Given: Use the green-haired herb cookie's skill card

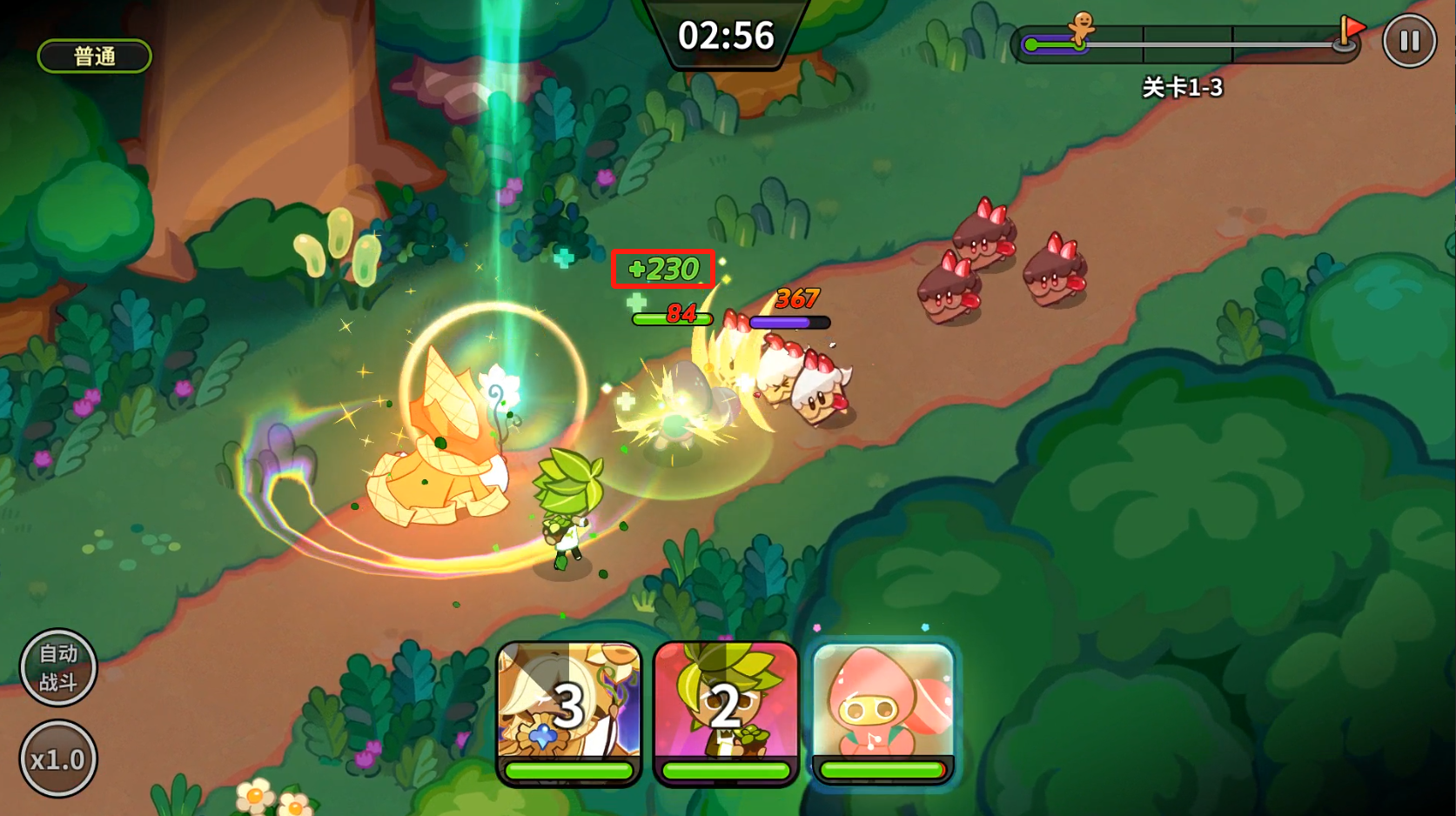Looking at the screenshot, I should coord(726,709).
